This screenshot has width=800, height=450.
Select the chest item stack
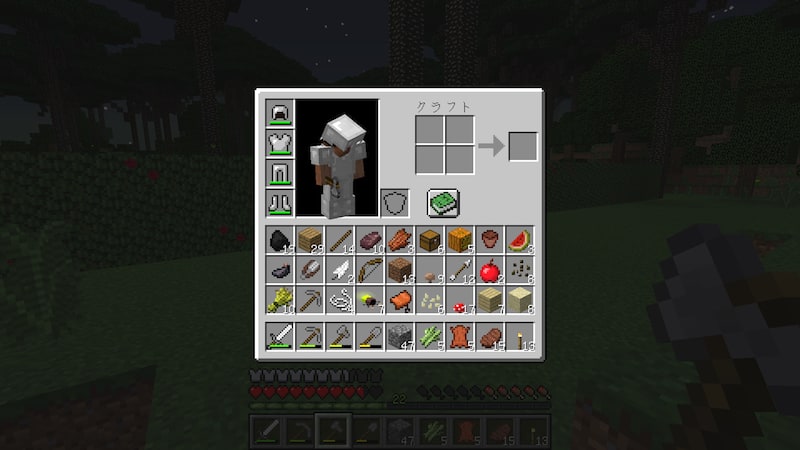point(428,241)
